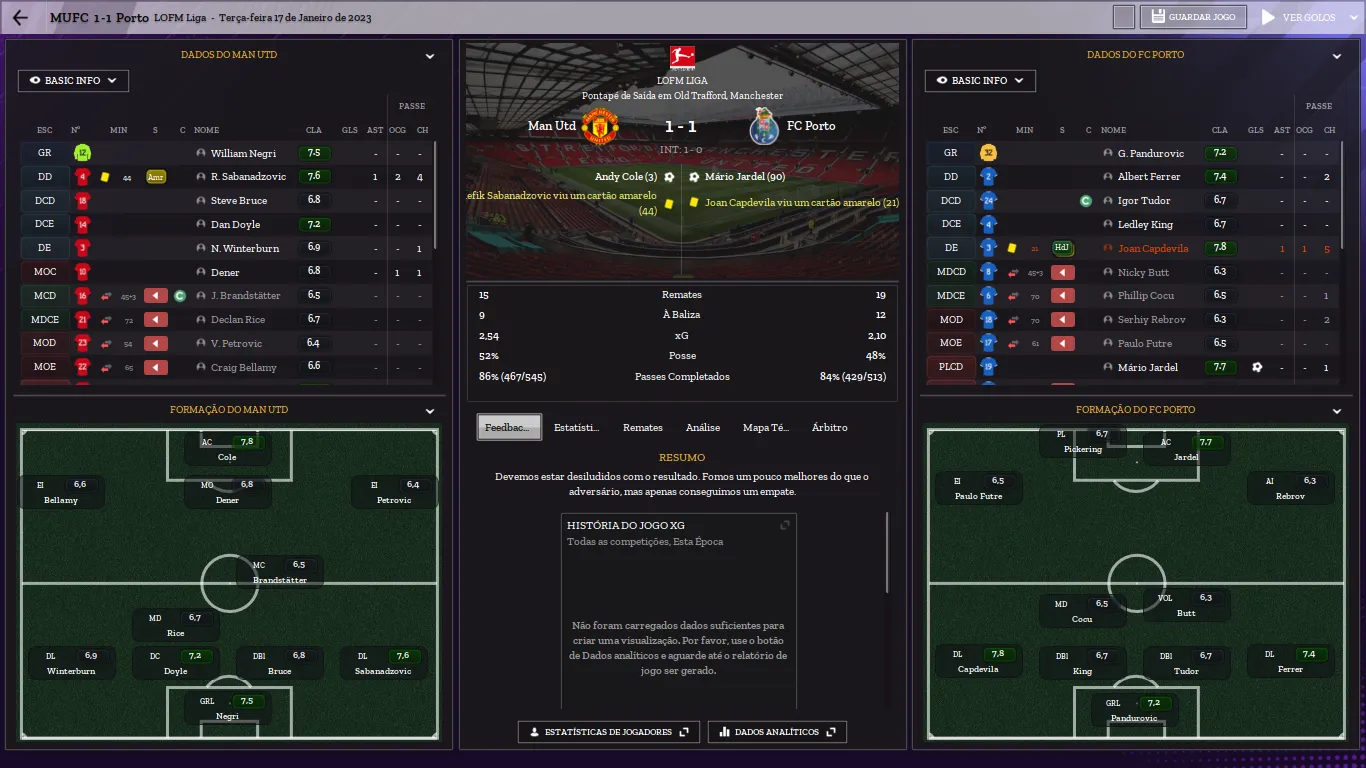Open the Análise tab

(703, 428)
